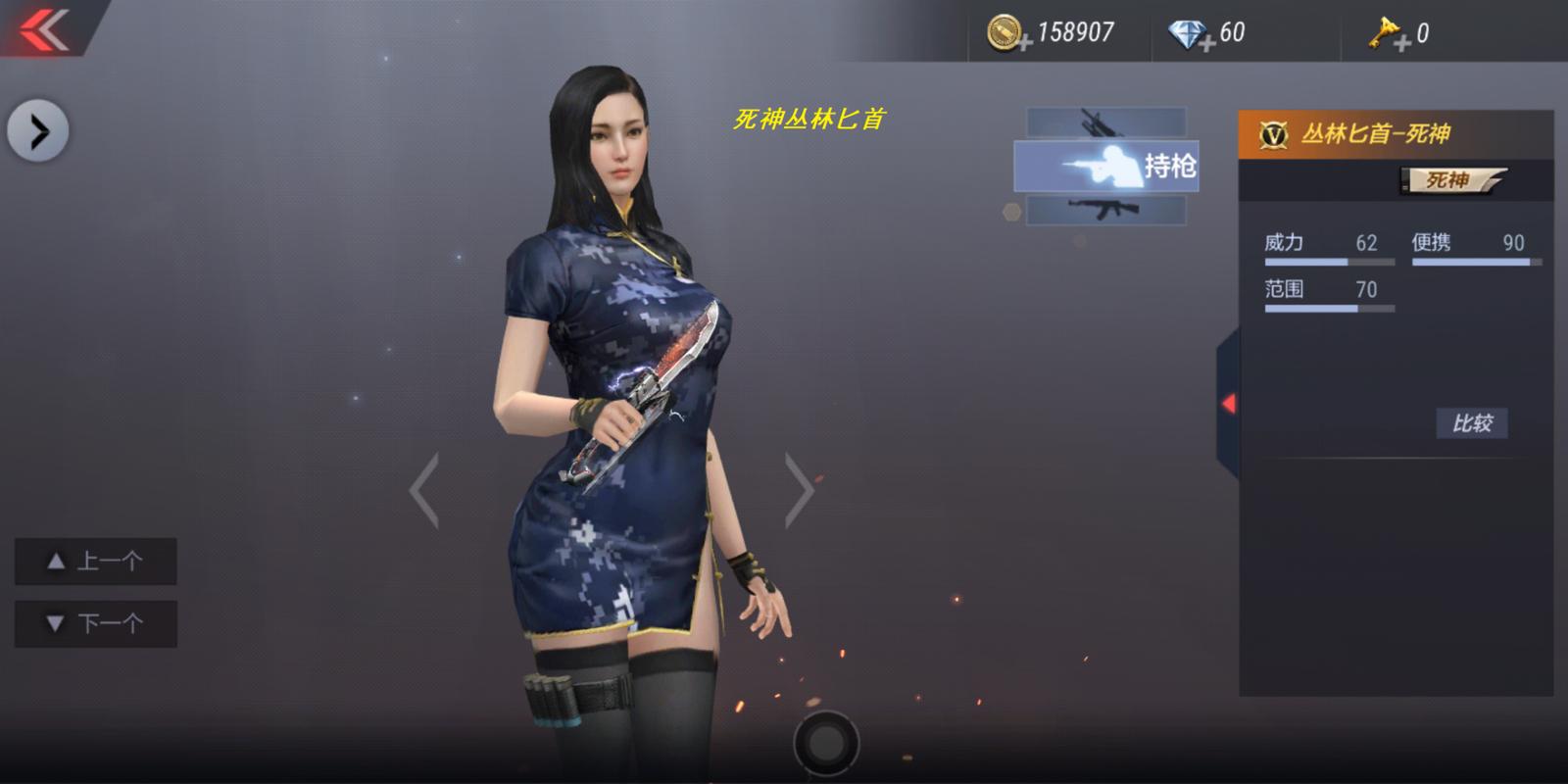Click the gold coin currency icon
Image resolution: width=1568 pixels, height=784 pixels.
[x=1003, y=31]
